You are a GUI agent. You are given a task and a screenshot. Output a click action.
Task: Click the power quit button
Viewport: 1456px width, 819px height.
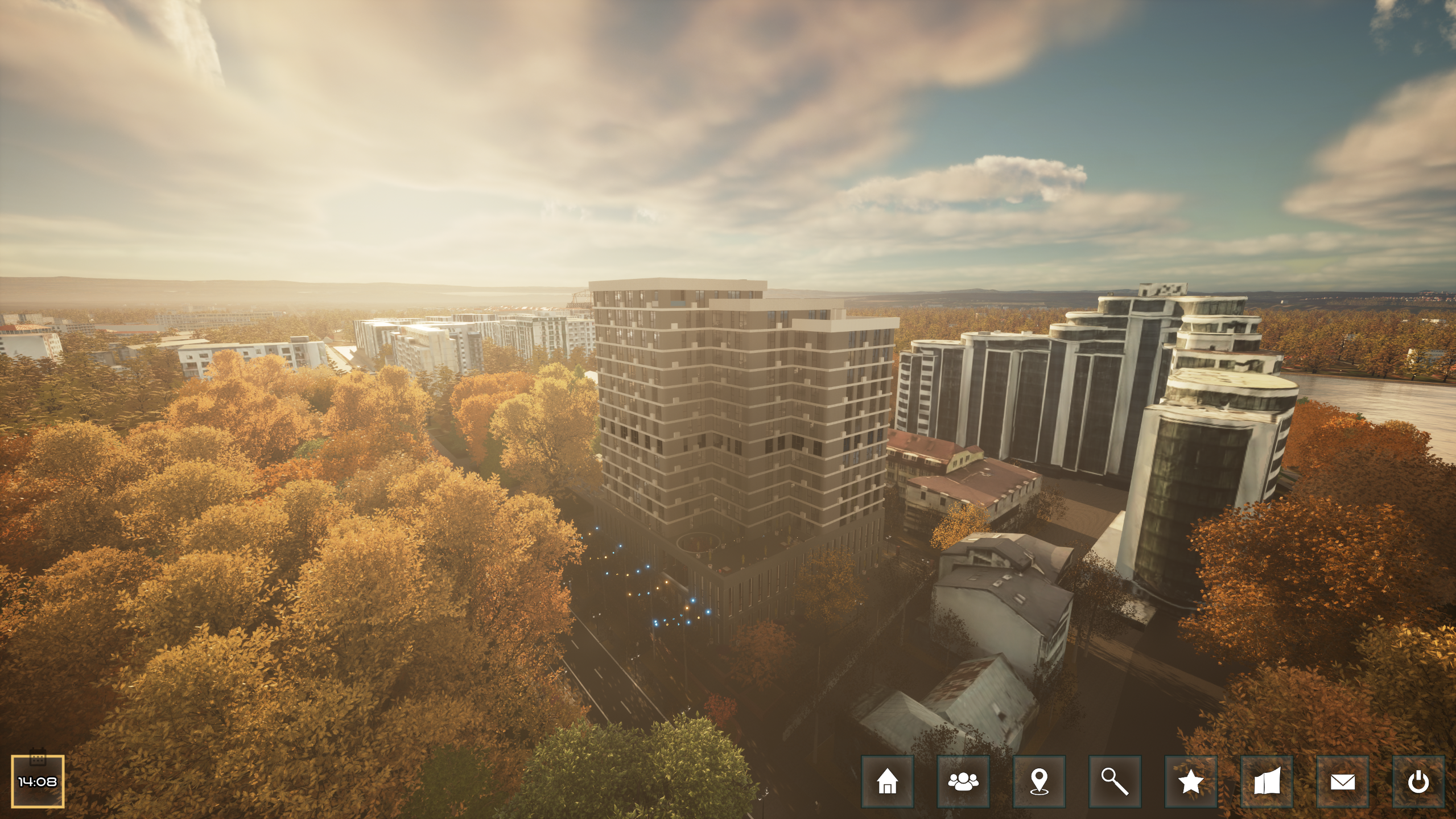(1418, 781)
